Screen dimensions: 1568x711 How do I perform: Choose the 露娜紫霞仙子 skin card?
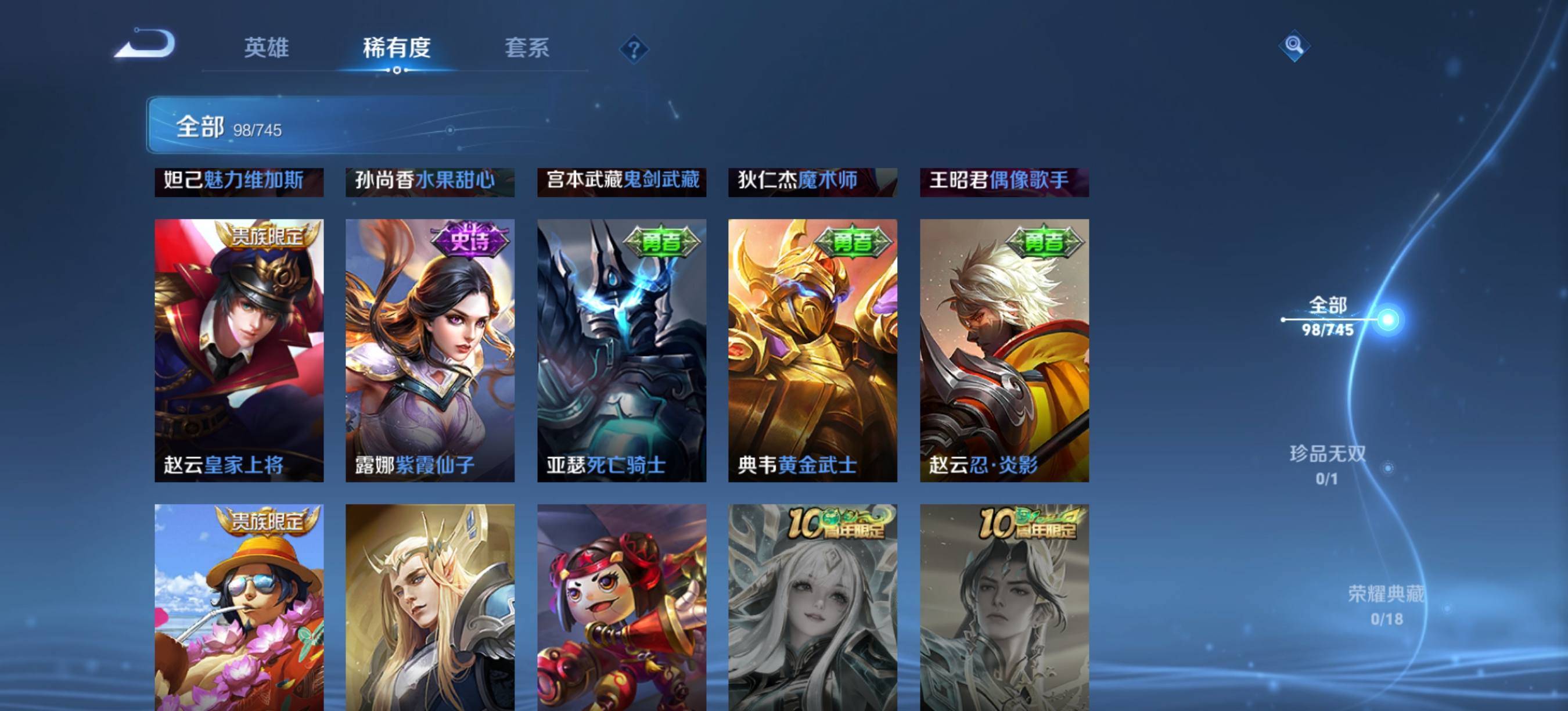click(x=430, y=350)
